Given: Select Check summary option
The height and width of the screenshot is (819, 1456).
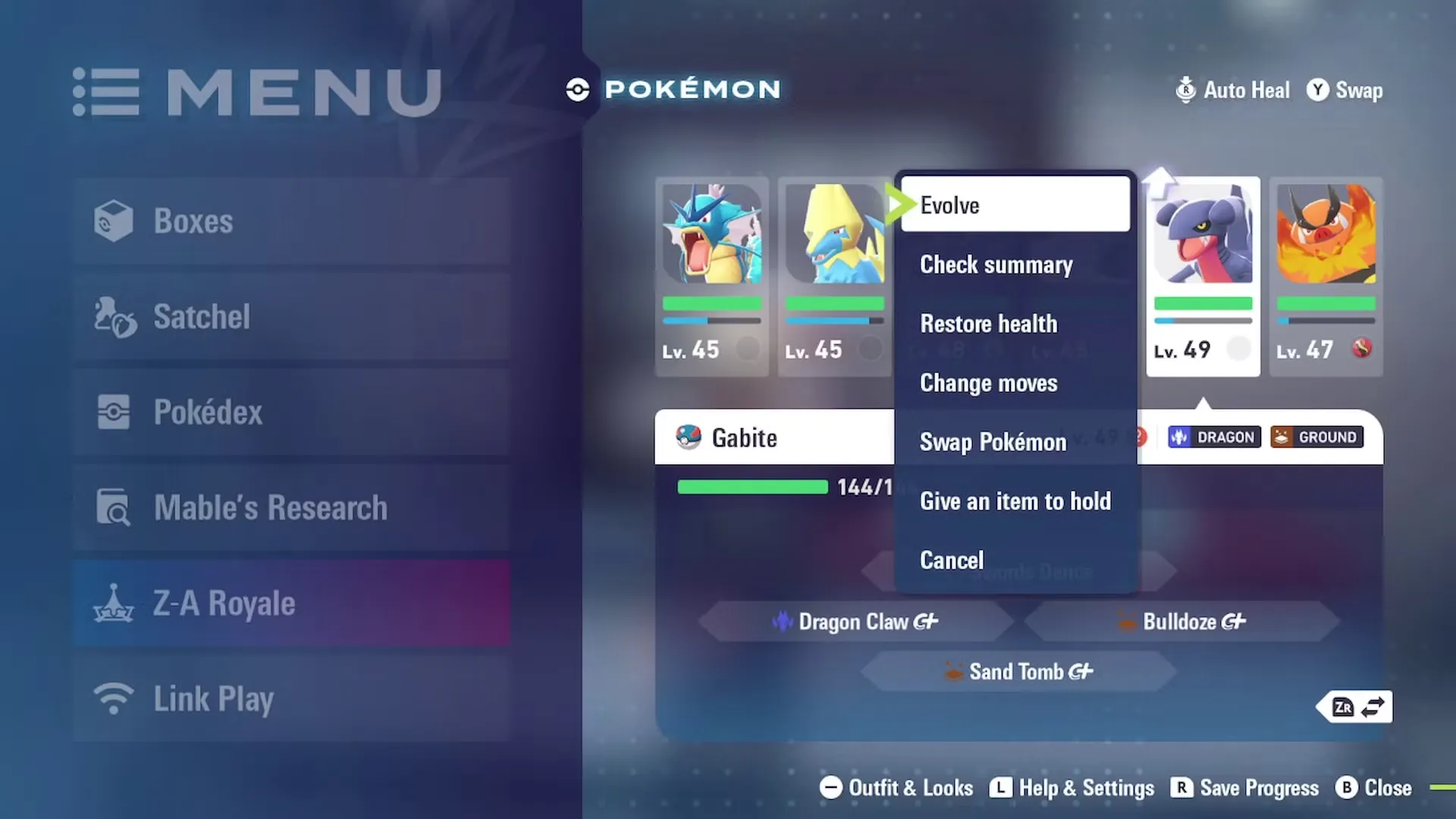Looking at the screenshot, I should point(1015,265).
